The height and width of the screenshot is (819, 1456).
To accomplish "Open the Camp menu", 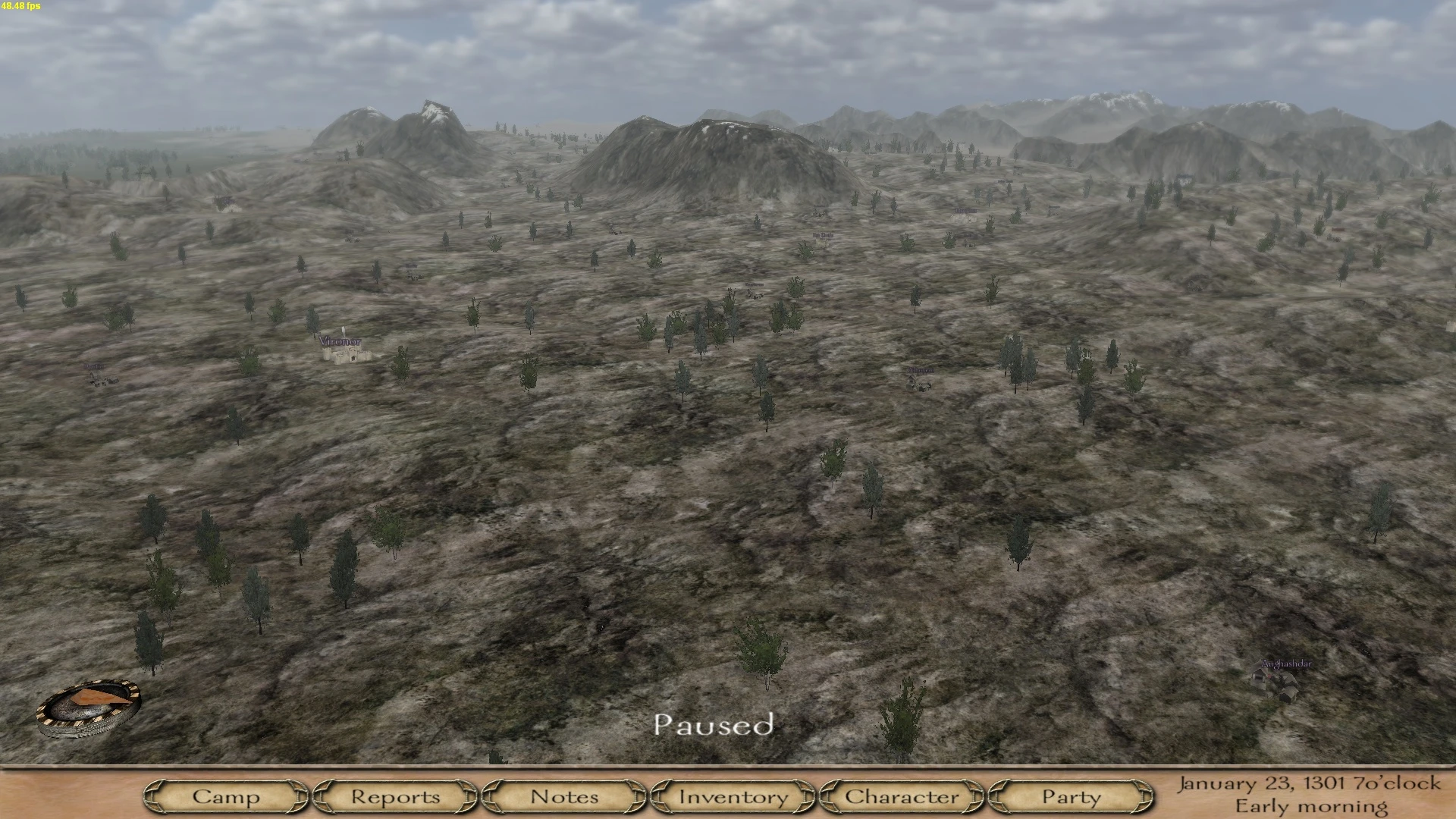I will tap(227, 797).
